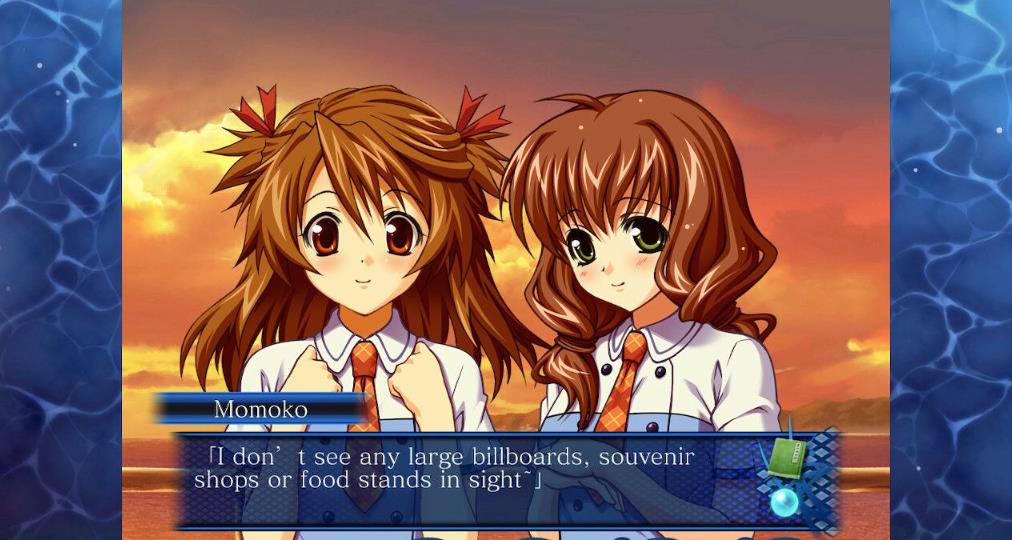Click the green book icon
Viewport: 1012px width, 540px height.
pyautogui.click(x=787, y=459)
